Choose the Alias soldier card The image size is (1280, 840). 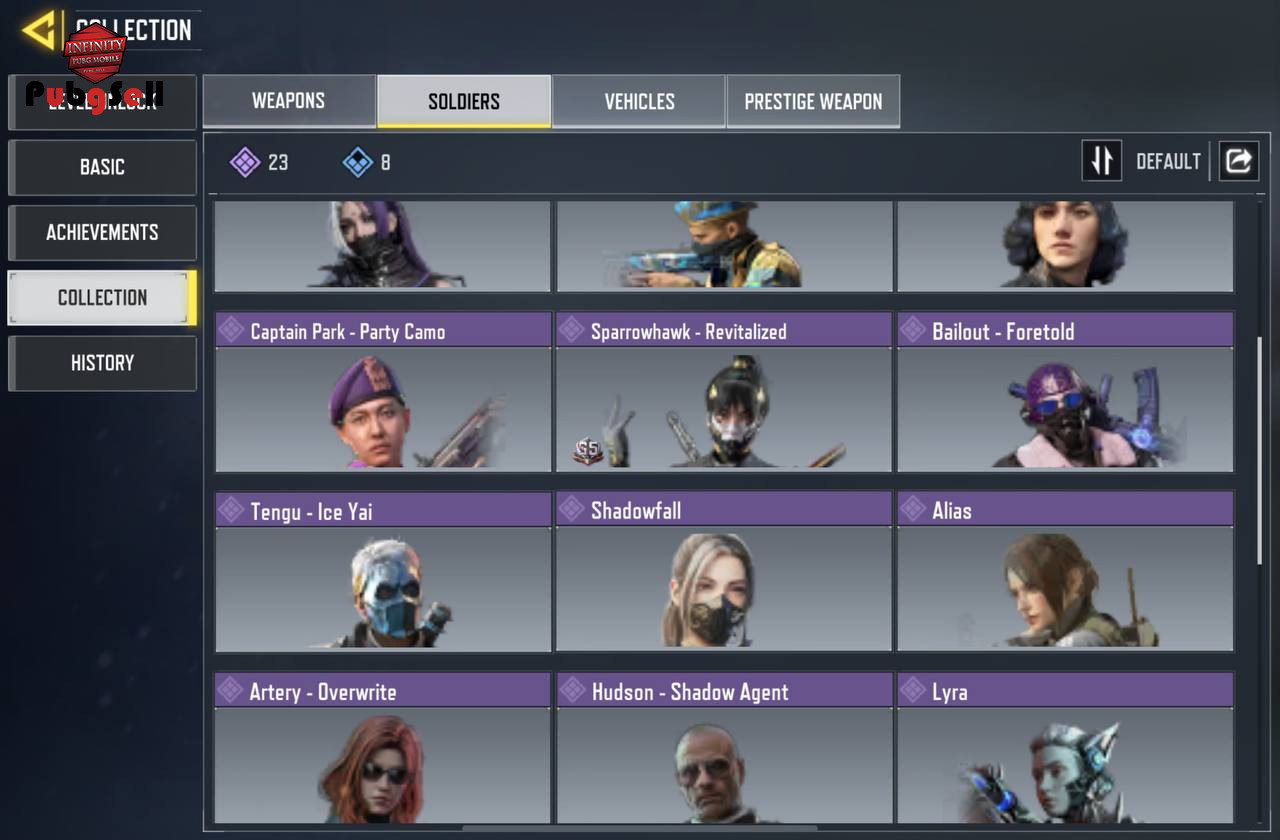pos(1065,571)
